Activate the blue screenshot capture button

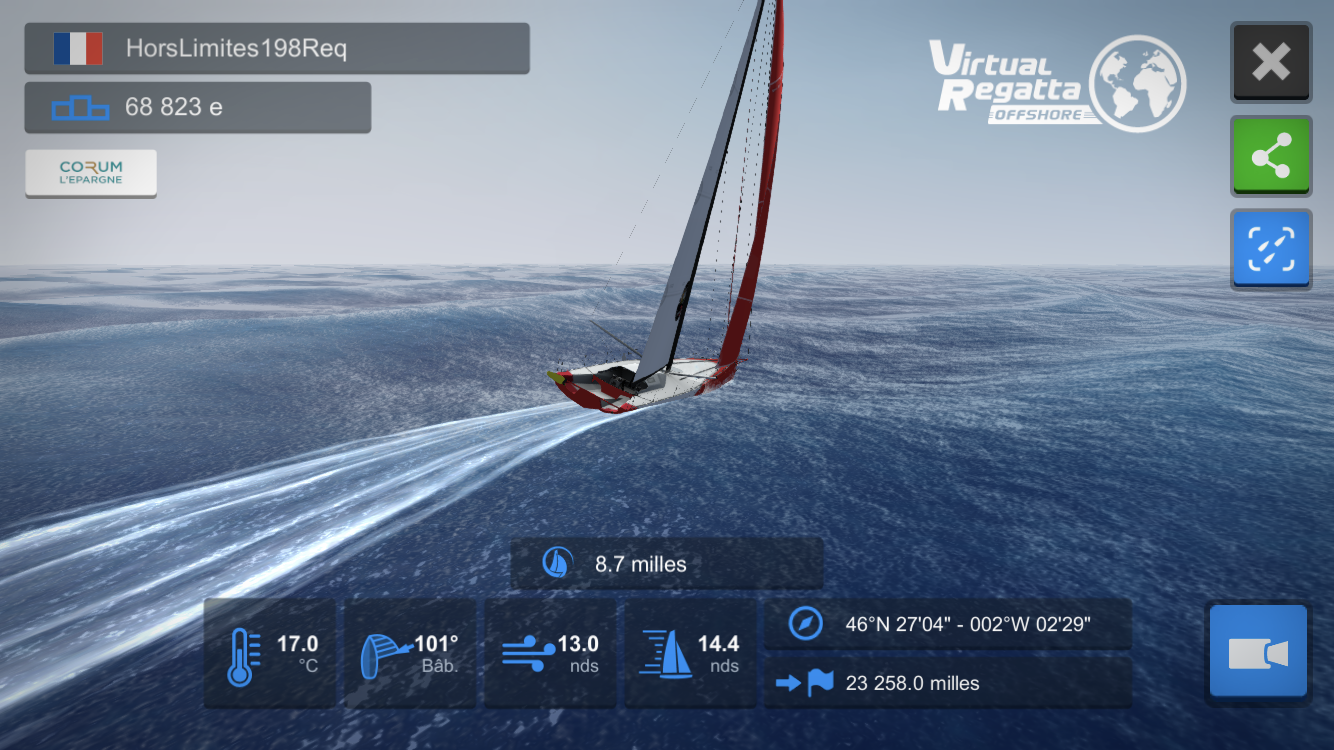[1270, 248]
